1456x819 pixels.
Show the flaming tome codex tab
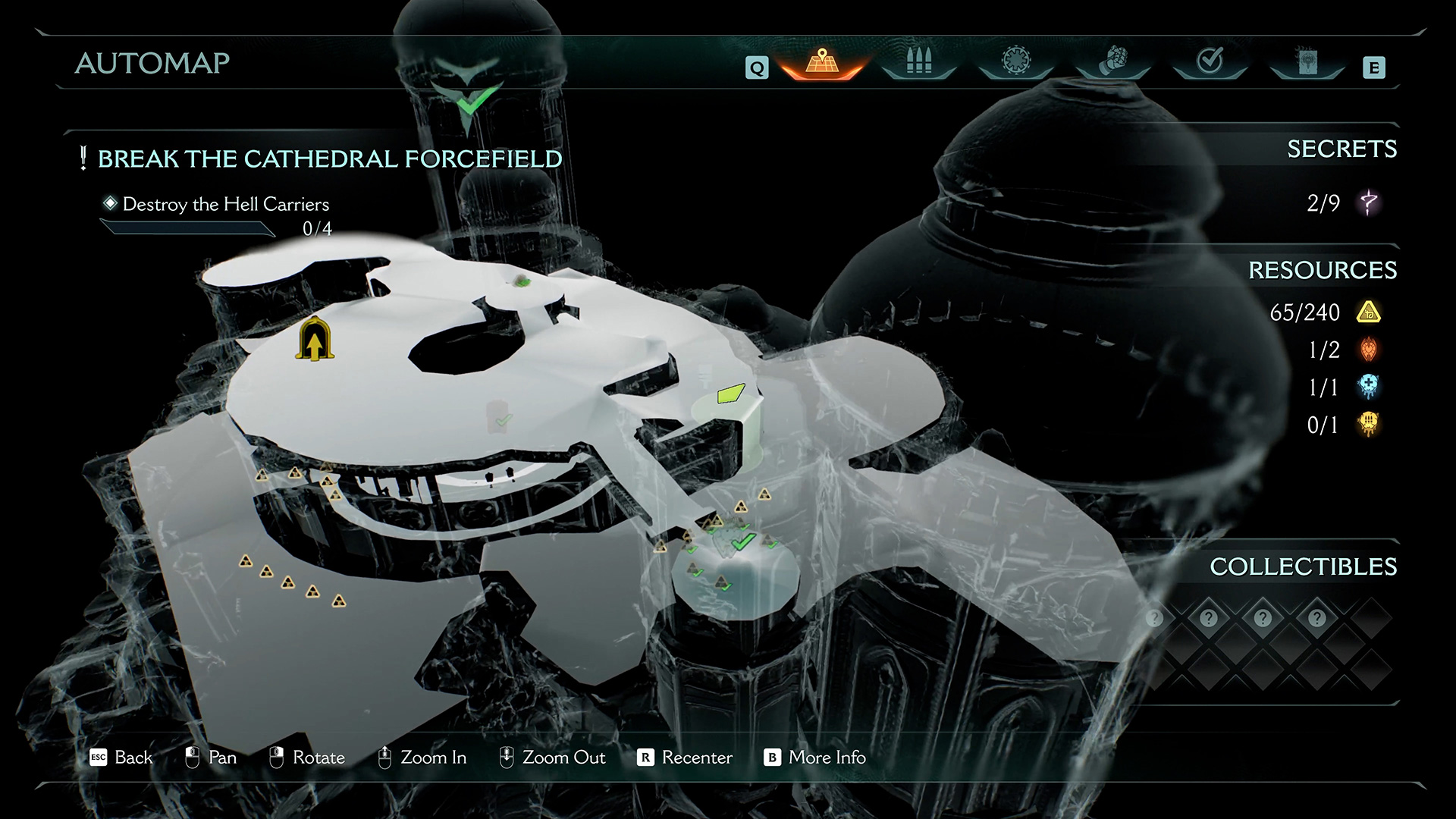pos(1307,61)
